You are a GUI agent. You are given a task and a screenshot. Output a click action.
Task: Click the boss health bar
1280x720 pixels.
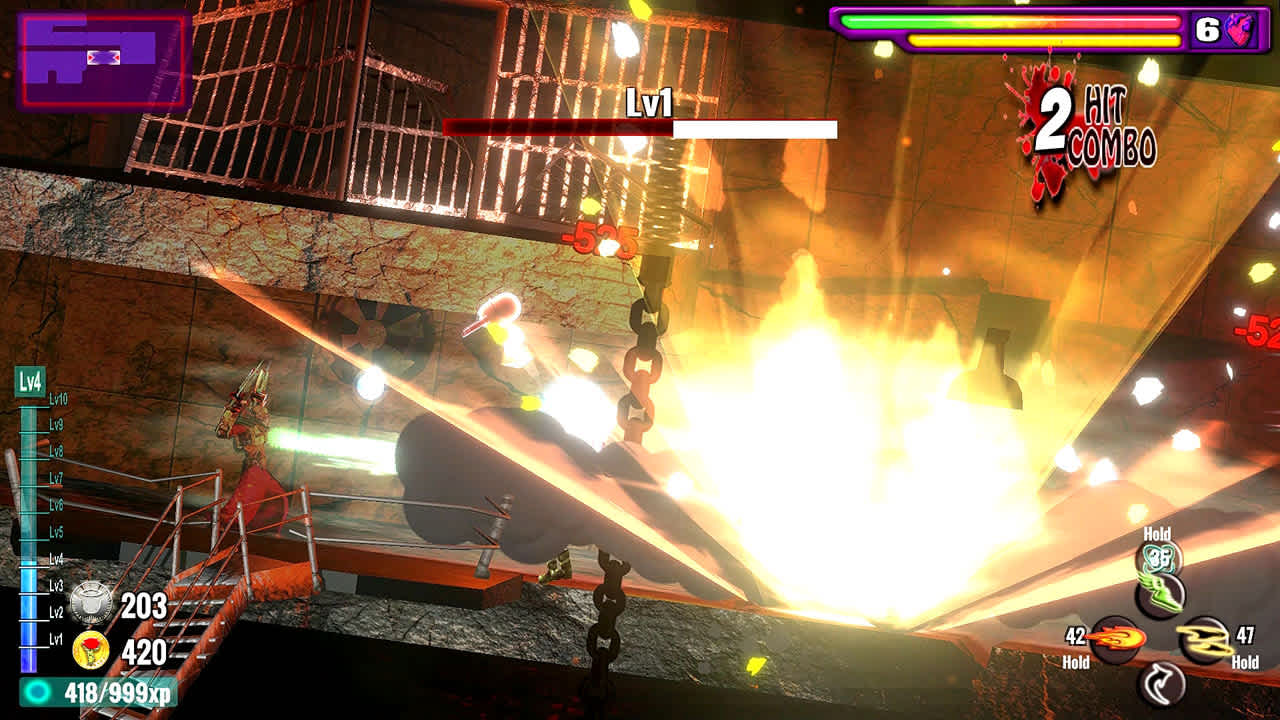pos(640,129)
